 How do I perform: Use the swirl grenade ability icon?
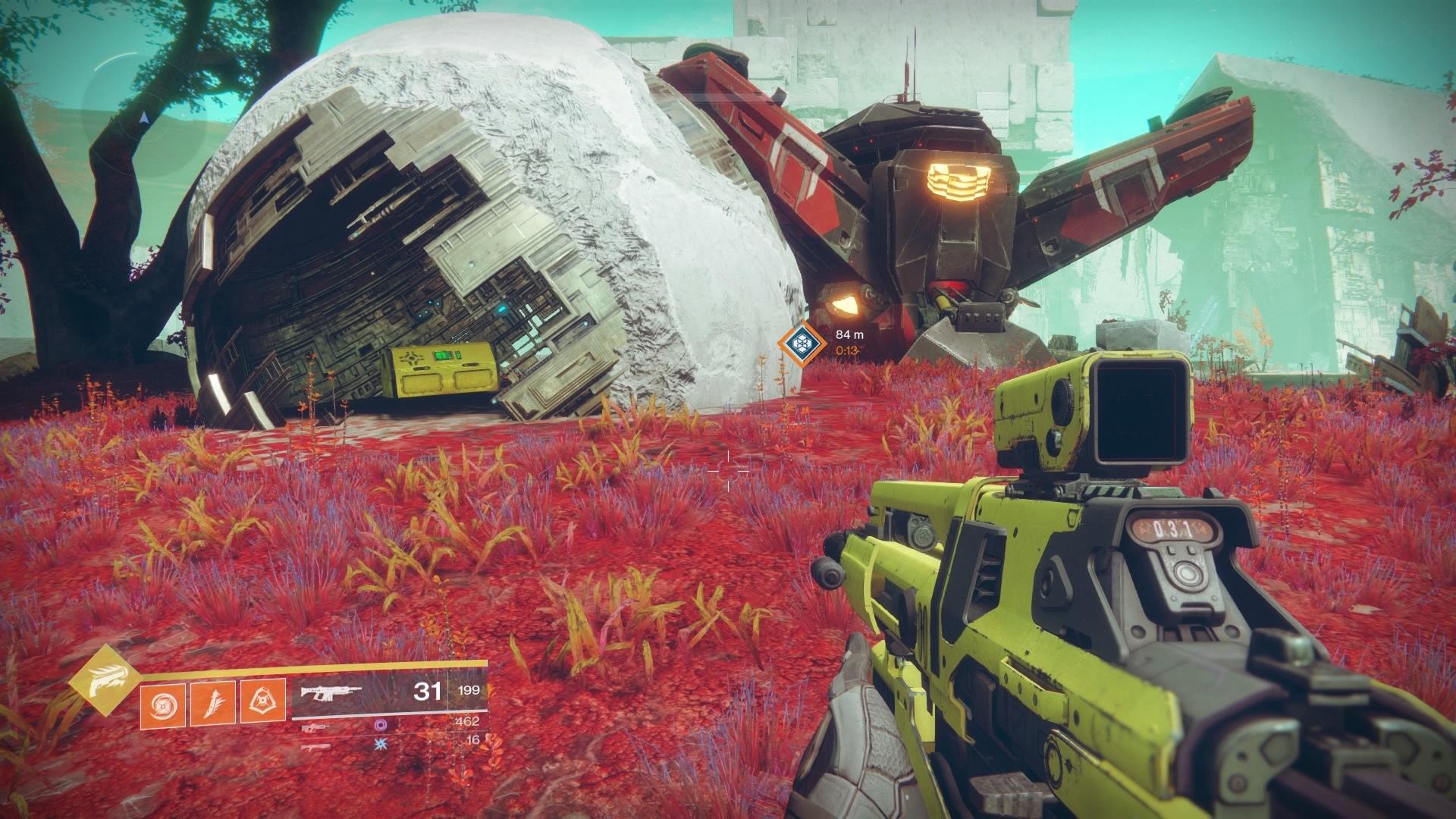[163, 704]
